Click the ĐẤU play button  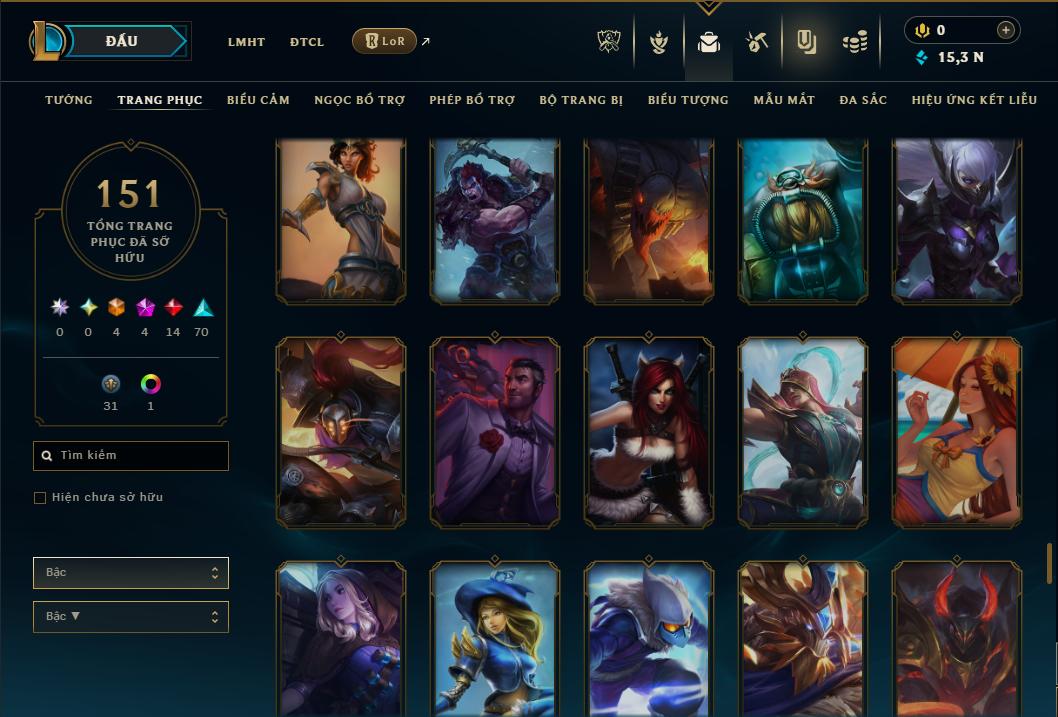(122, 41)
